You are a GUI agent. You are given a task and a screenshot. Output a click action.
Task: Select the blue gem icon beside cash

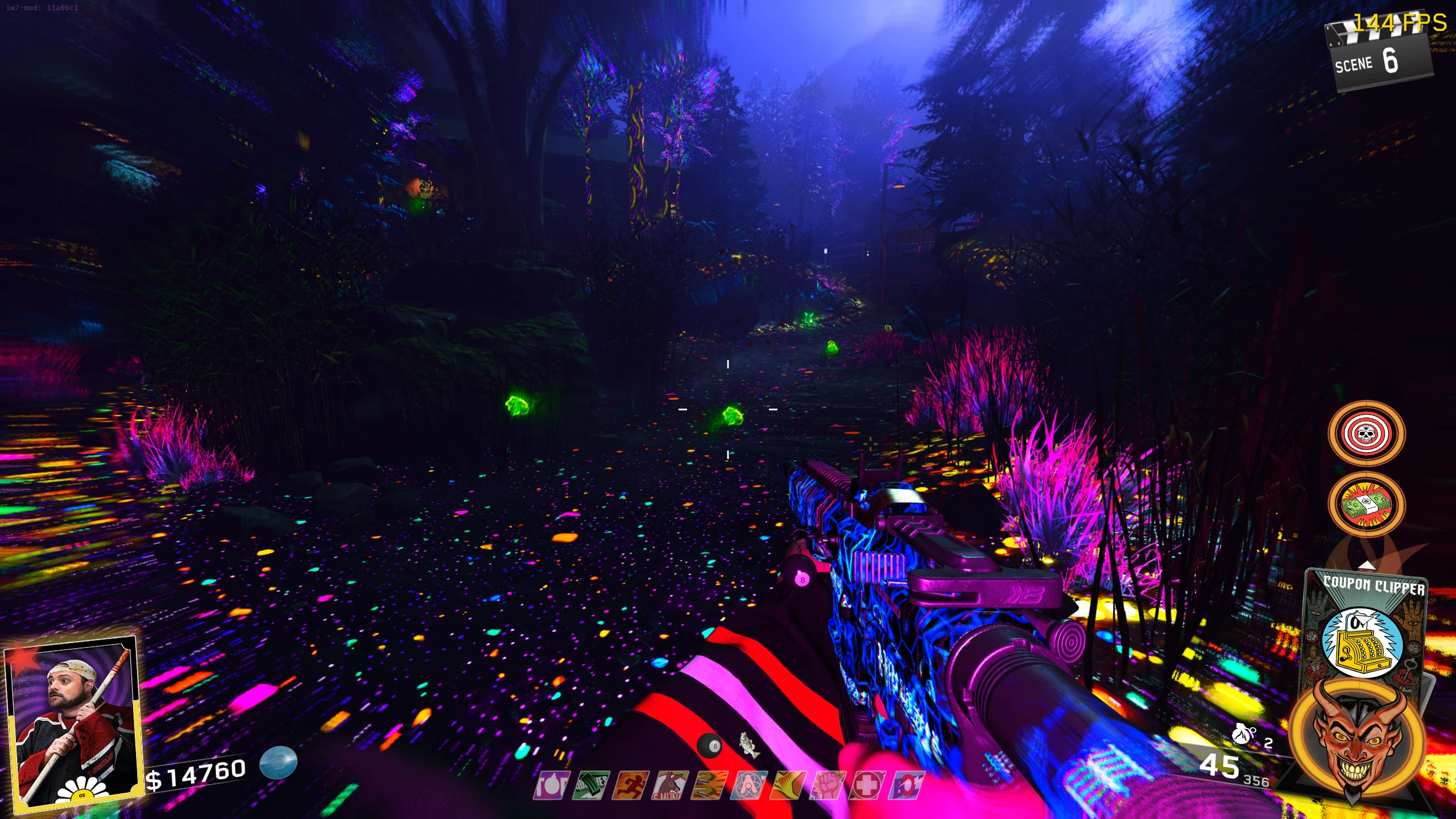[x=279, y=762]
